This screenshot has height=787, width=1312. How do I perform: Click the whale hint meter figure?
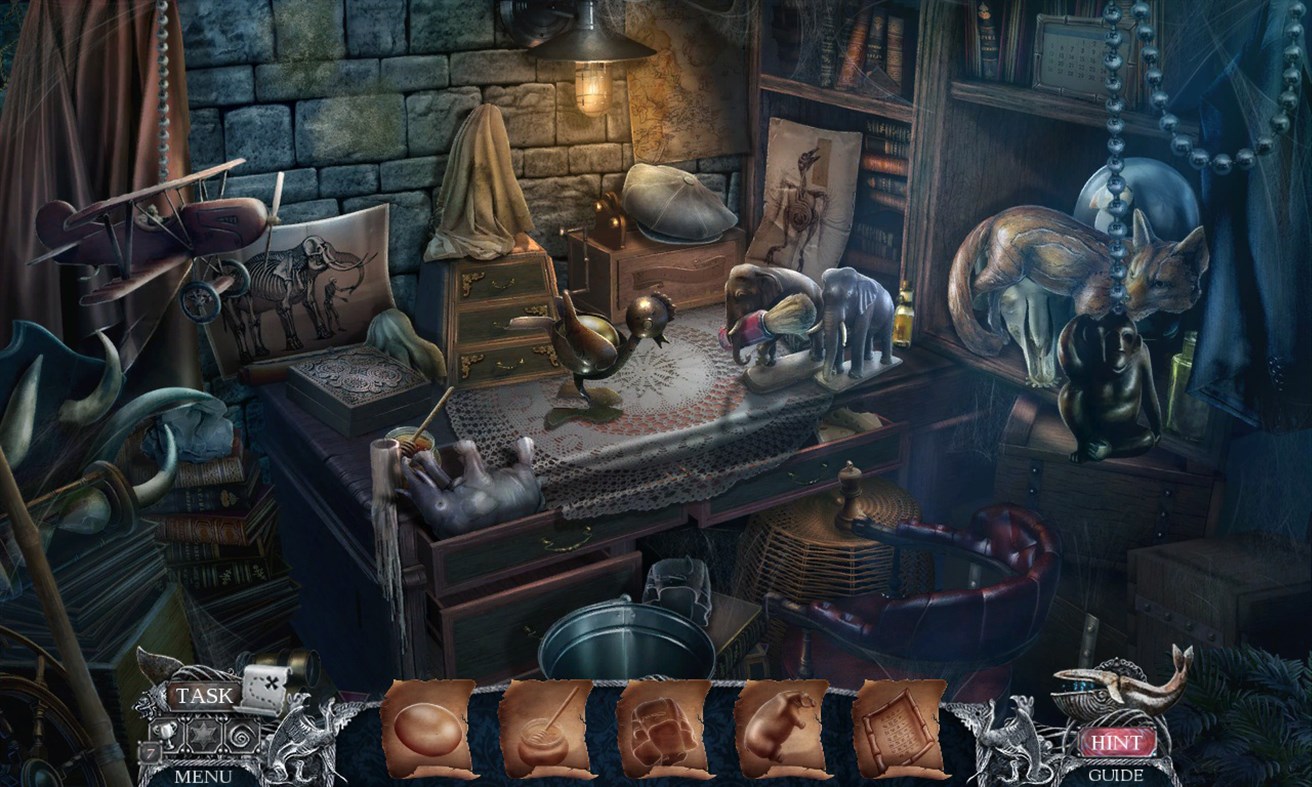click(x=1110, y=690)
